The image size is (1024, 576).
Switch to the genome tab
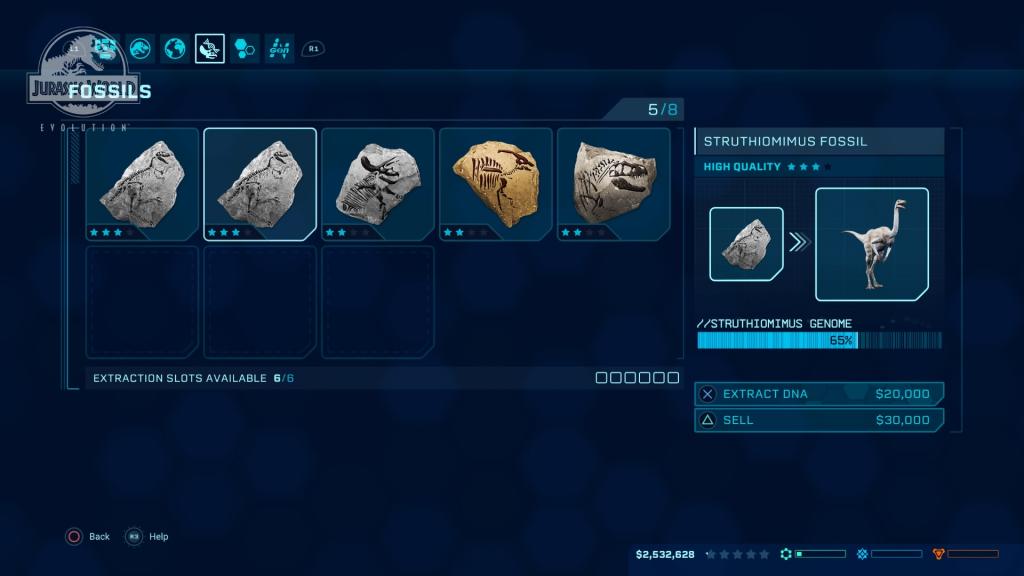click(x=279, y=48)
